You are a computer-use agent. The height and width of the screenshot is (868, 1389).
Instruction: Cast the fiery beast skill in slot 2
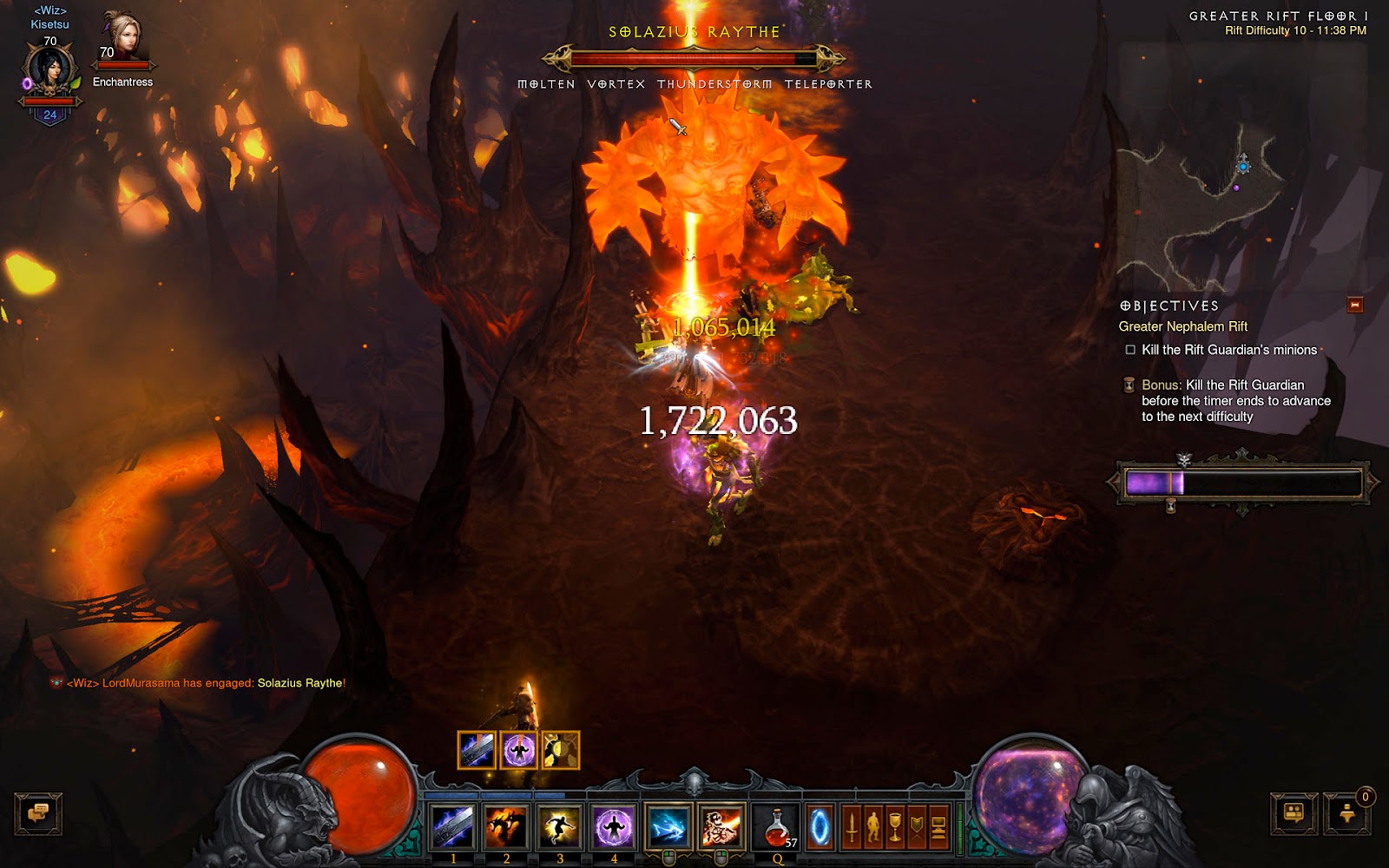(x=506, y=826)
